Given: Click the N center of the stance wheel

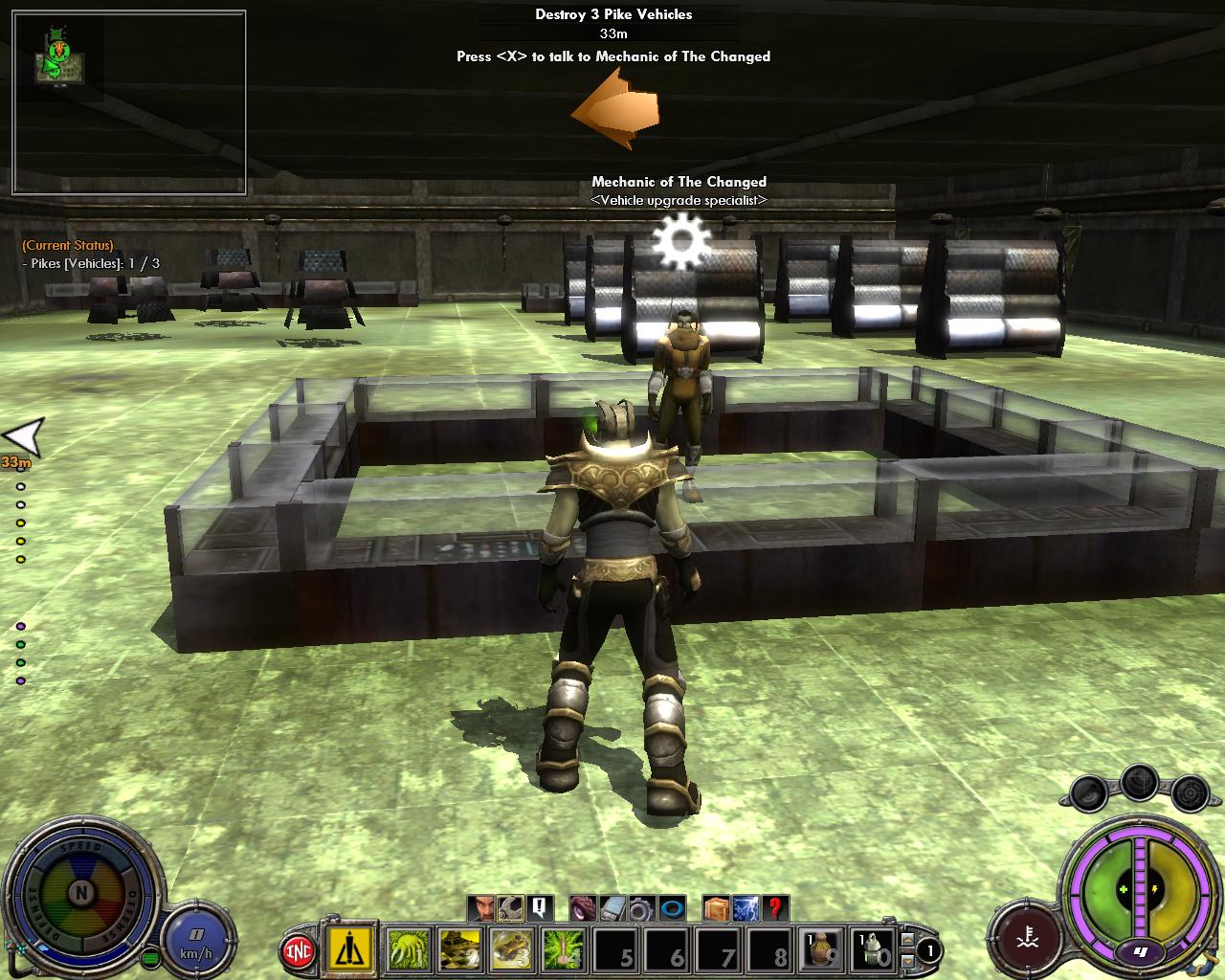Looking at the screenshot, I should pyautogui.click(x=82, y=895).
